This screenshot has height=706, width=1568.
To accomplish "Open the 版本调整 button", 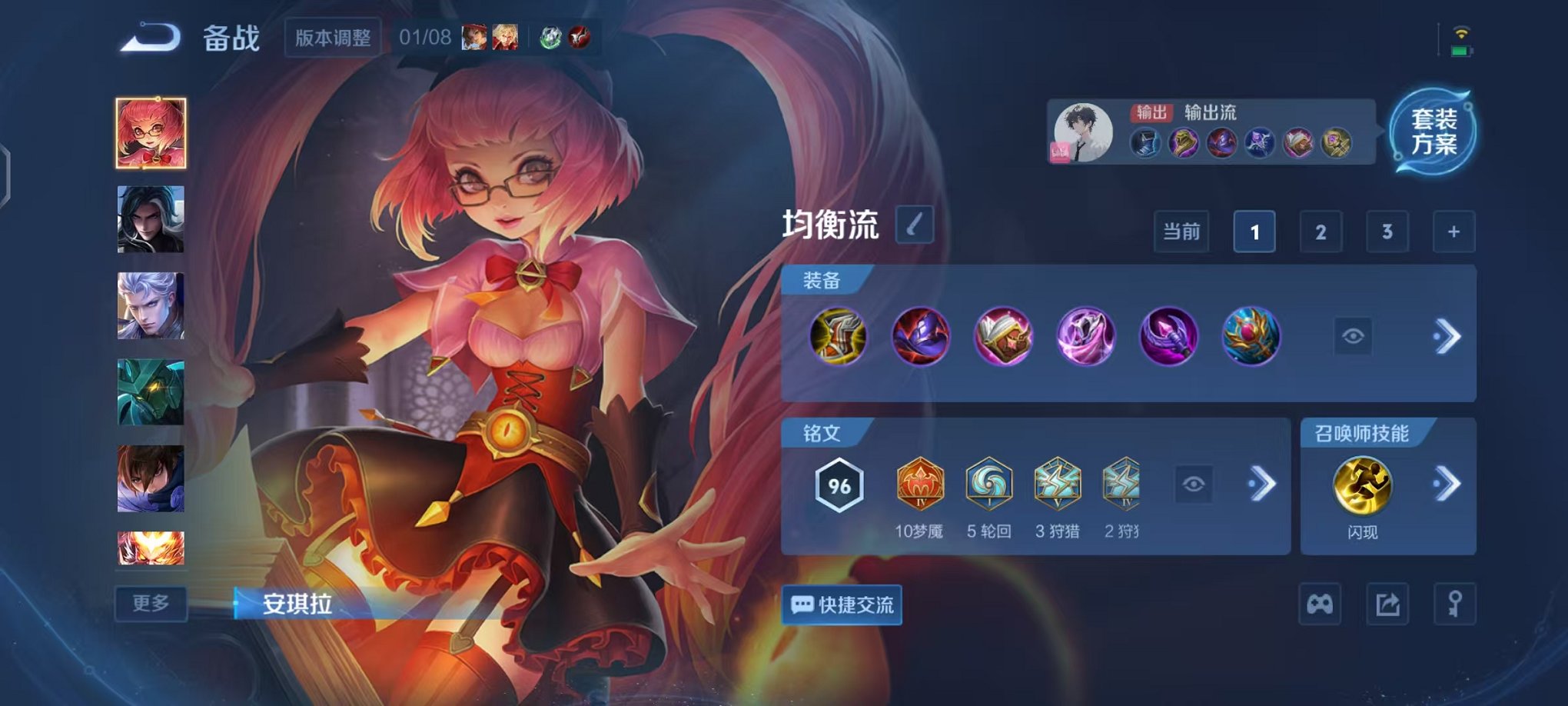I will [332, 38].
